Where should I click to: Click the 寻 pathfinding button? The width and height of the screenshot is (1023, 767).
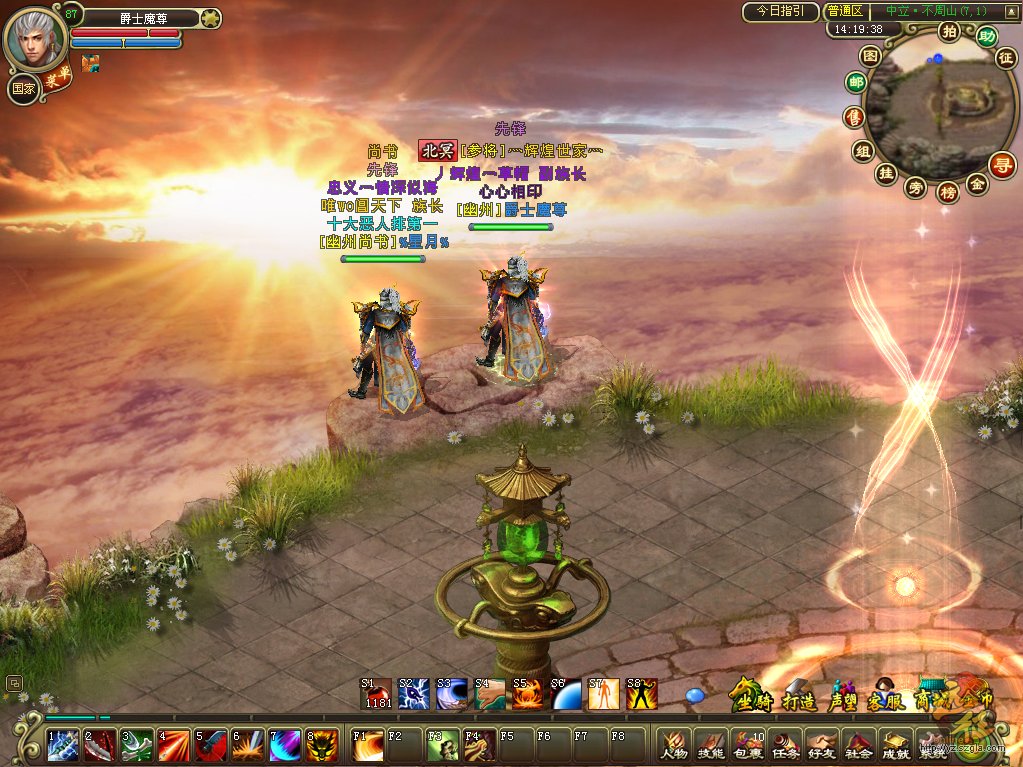(x=1002, y=164)
